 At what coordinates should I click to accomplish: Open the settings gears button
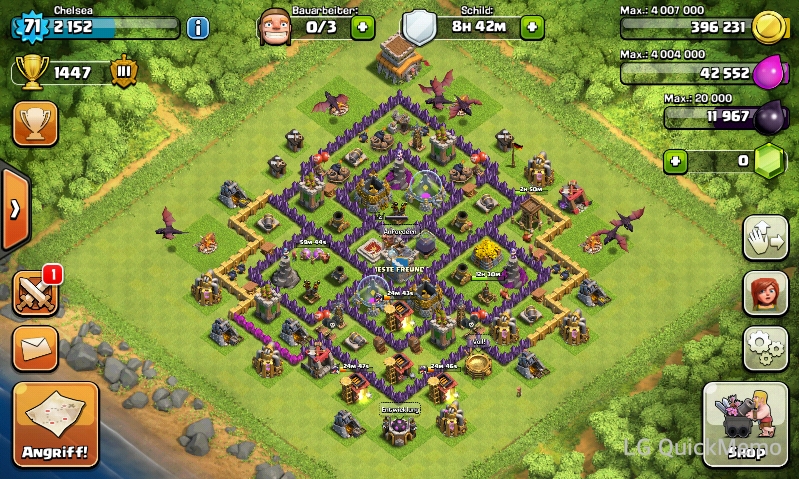765,347
